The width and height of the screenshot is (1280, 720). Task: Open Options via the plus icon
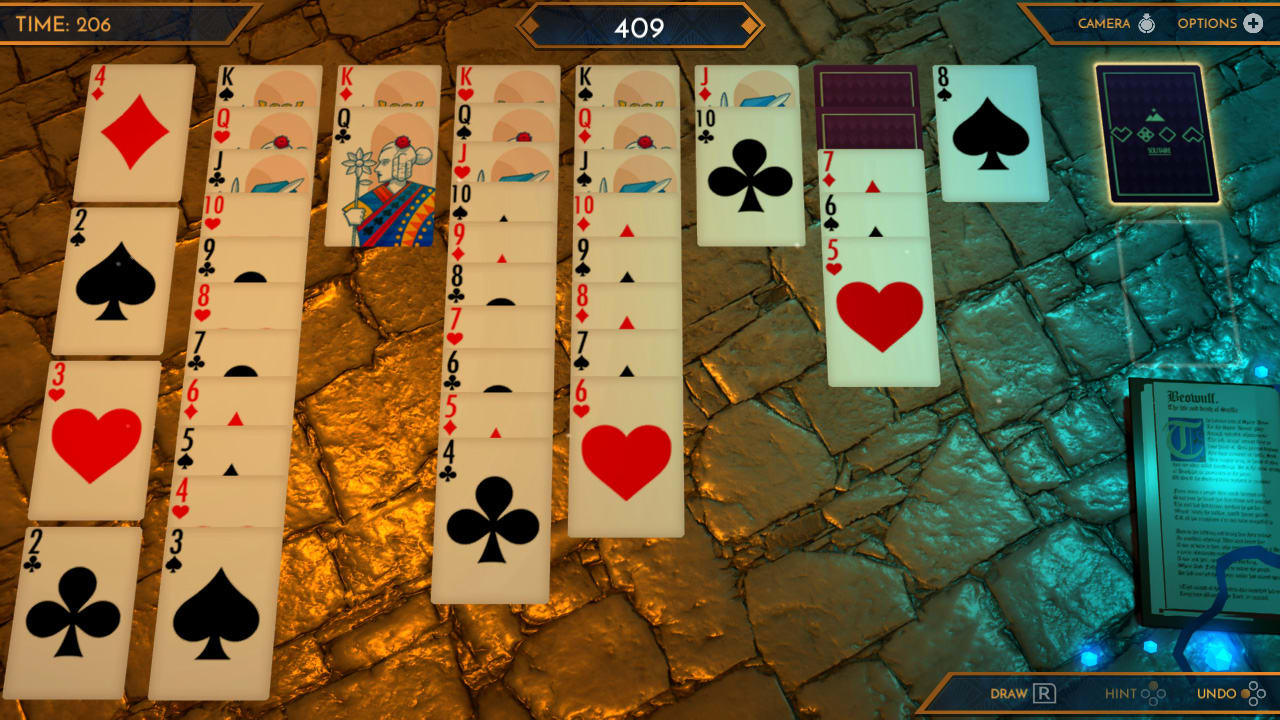(x=1255, y=22)
